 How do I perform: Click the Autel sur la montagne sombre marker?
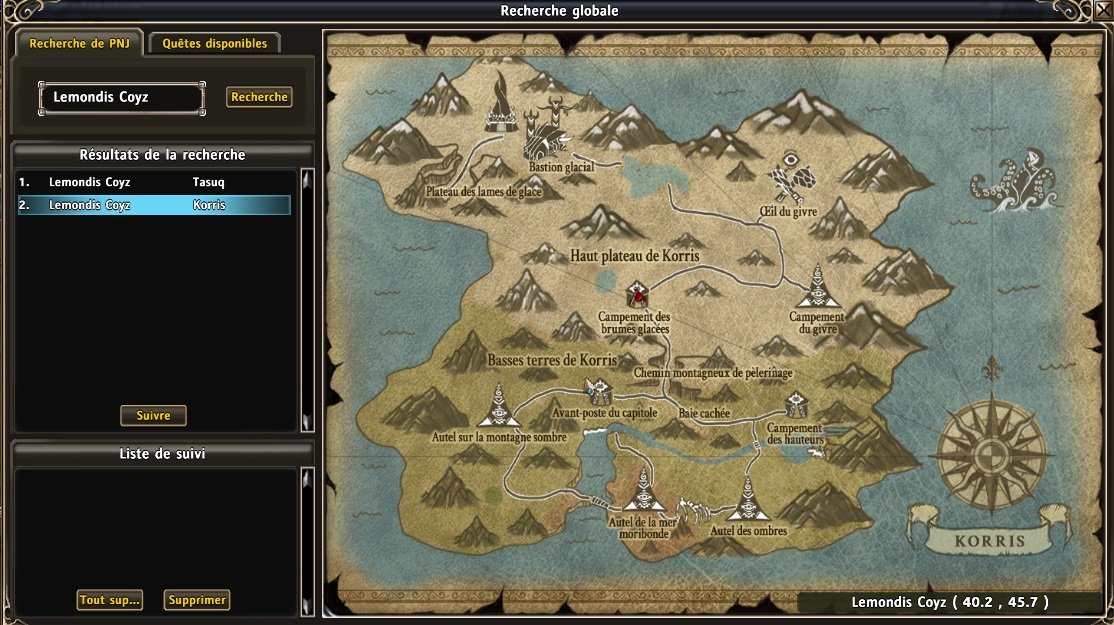(x=498, y=408)
